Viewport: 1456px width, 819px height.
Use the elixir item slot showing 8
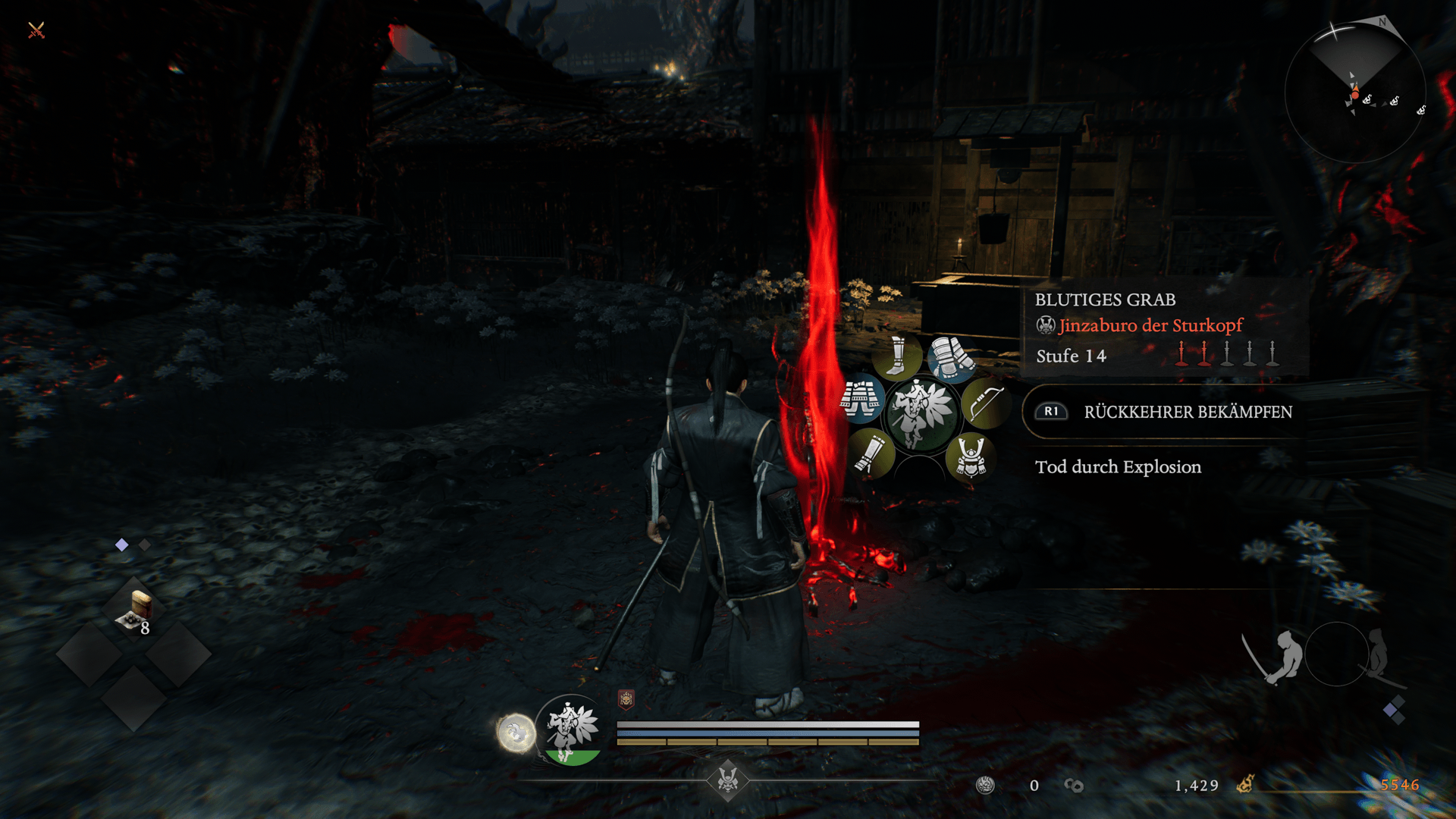point(137,610)
